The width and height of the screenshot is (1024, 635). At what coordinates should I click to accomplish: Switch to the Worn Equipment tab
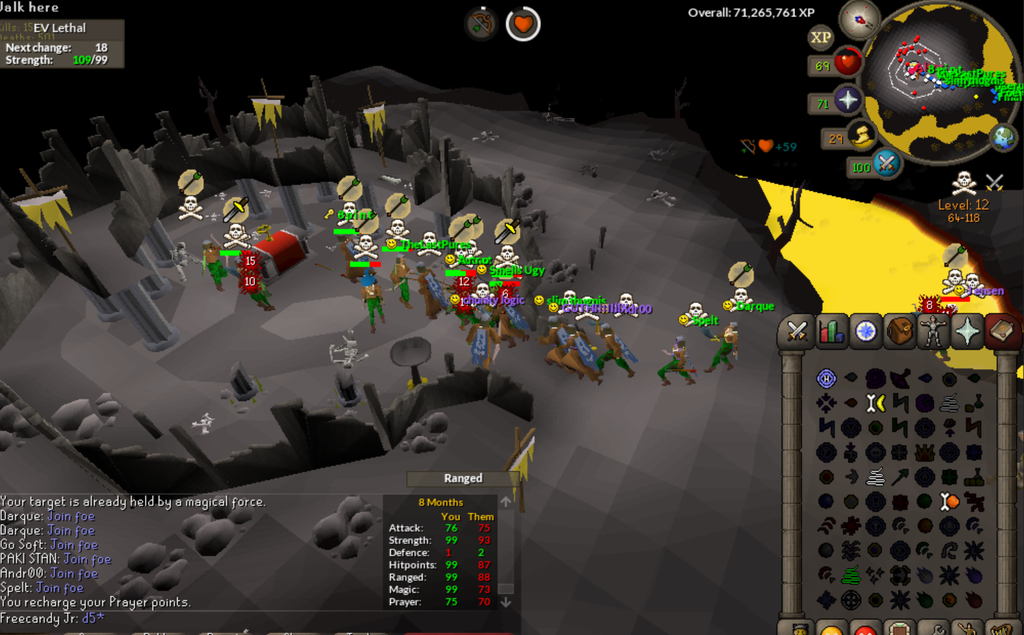point(934,330)
